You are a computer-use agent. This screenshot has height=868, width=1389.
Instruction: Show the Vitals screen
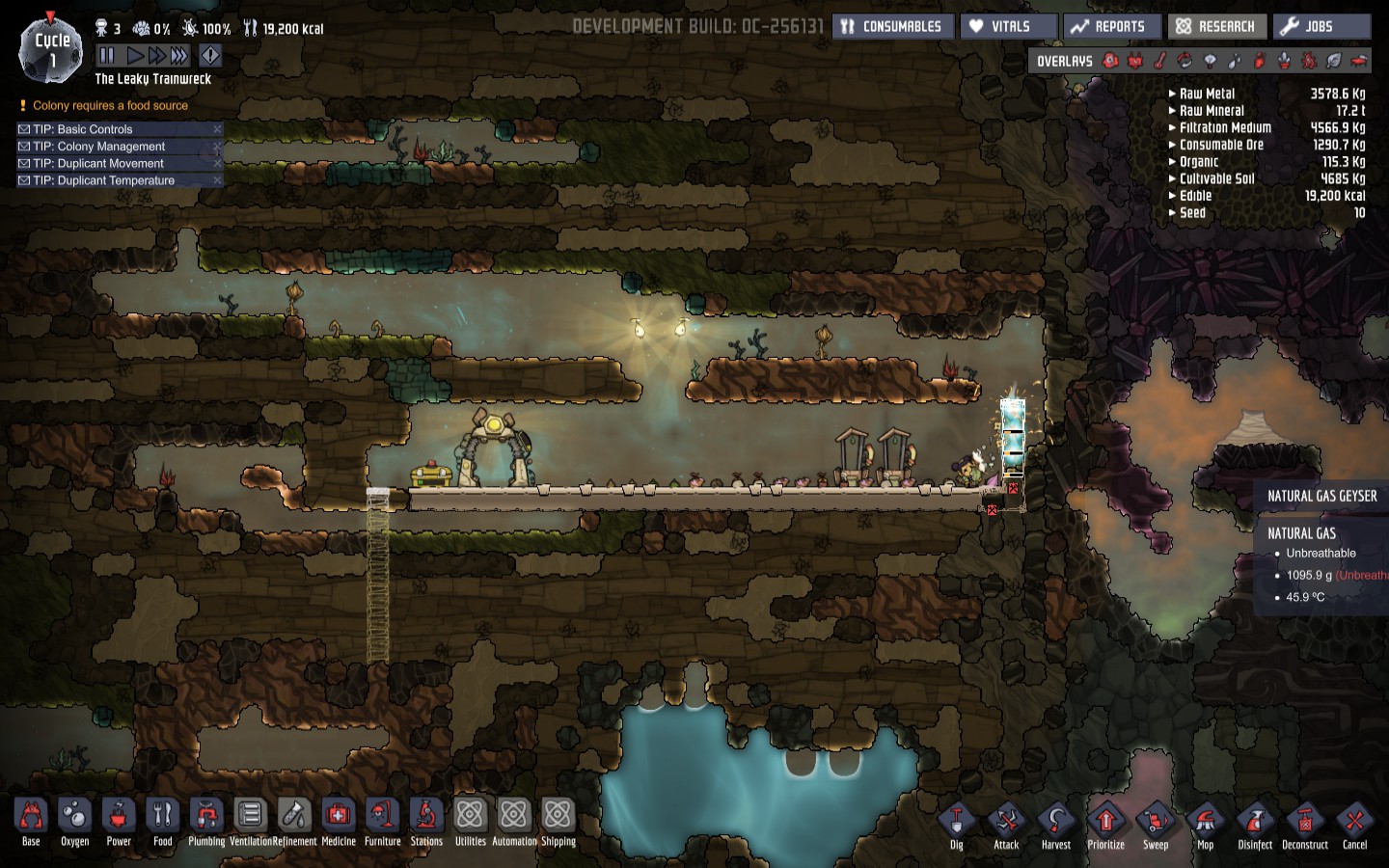(1008, 27)
